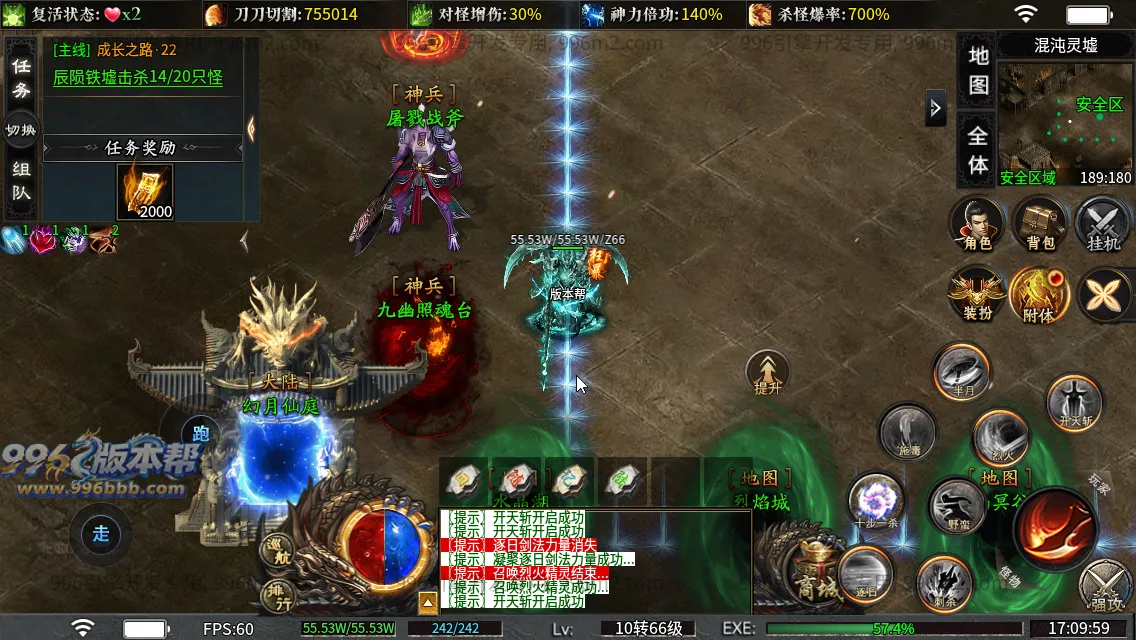The width and height of the screenshot is (1136, 640).
Task: Toggle 挂机 auto-combat mode
Action: (1103, 222)
